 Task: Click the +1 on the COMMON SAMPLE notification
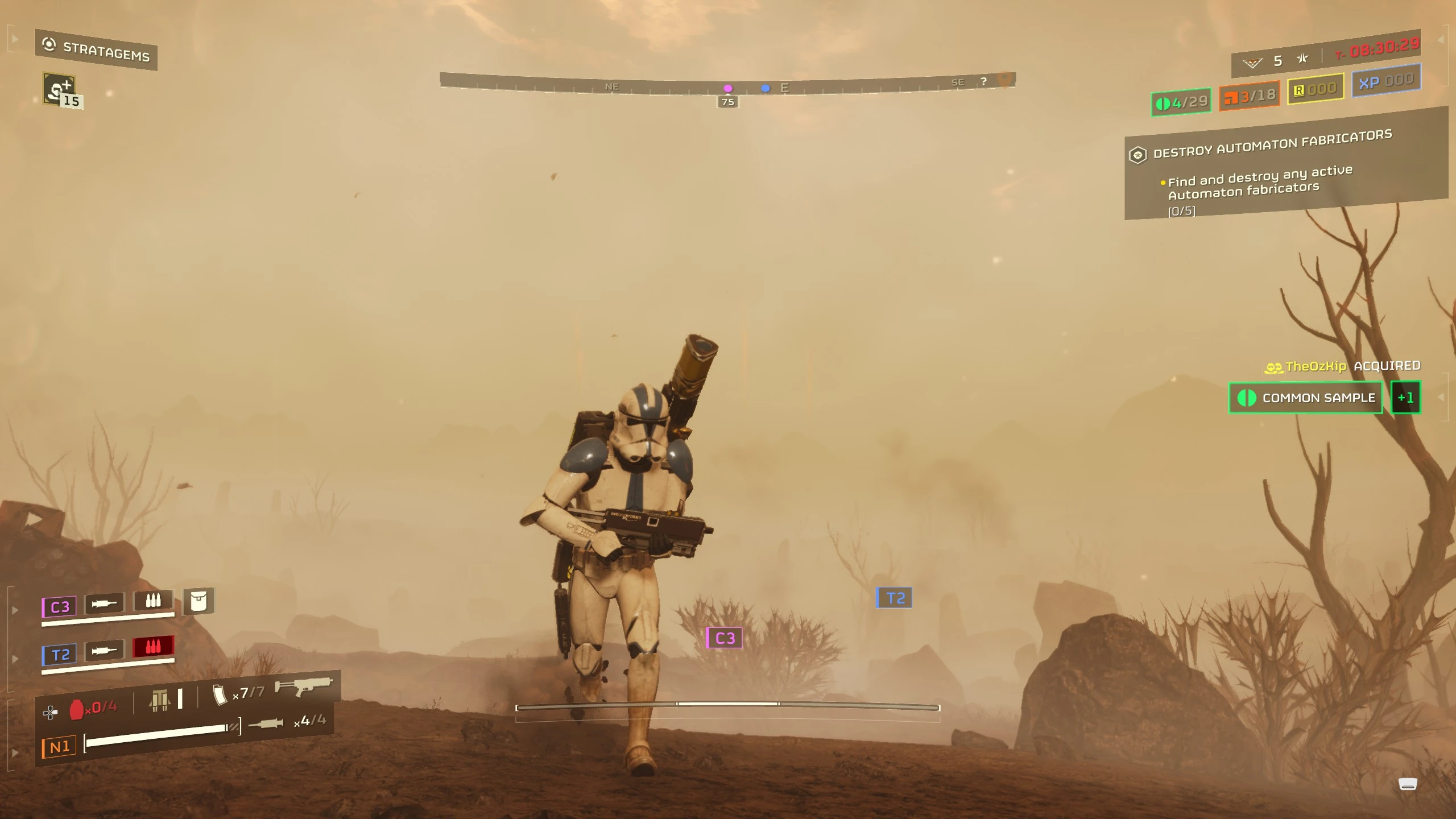coord(1405,398)
